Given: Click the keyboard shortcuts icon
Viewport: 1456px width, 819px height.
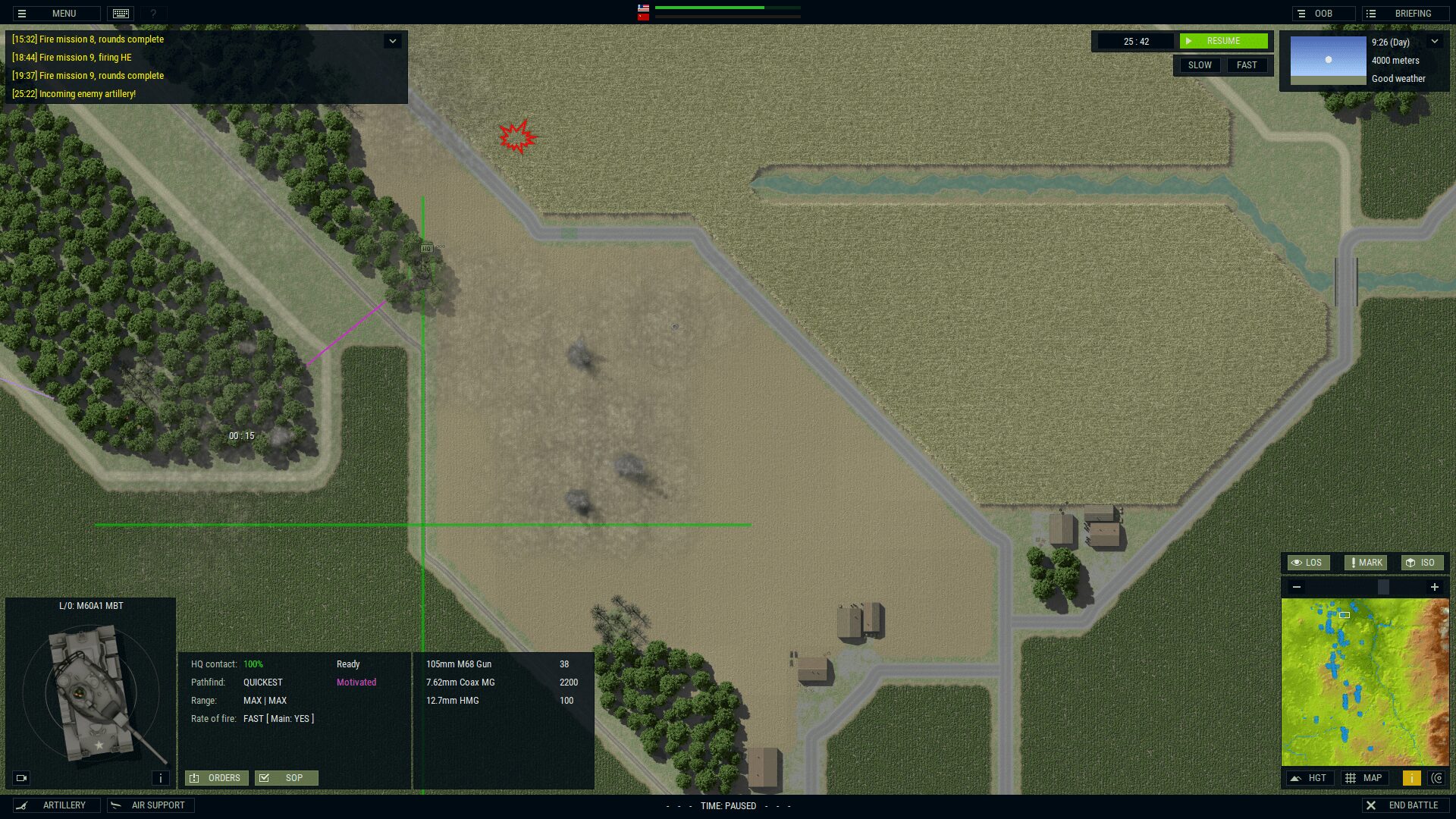Looking at the screenshot, I should [x=121, y=14].
